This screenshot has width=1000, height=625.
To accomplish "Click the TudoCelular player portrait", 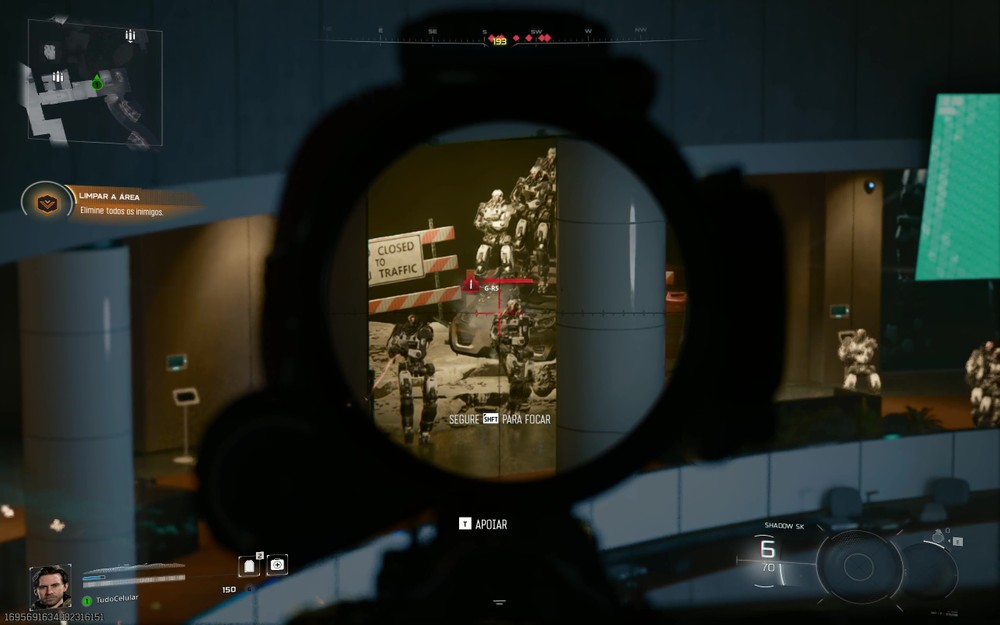I will (50, 587).
